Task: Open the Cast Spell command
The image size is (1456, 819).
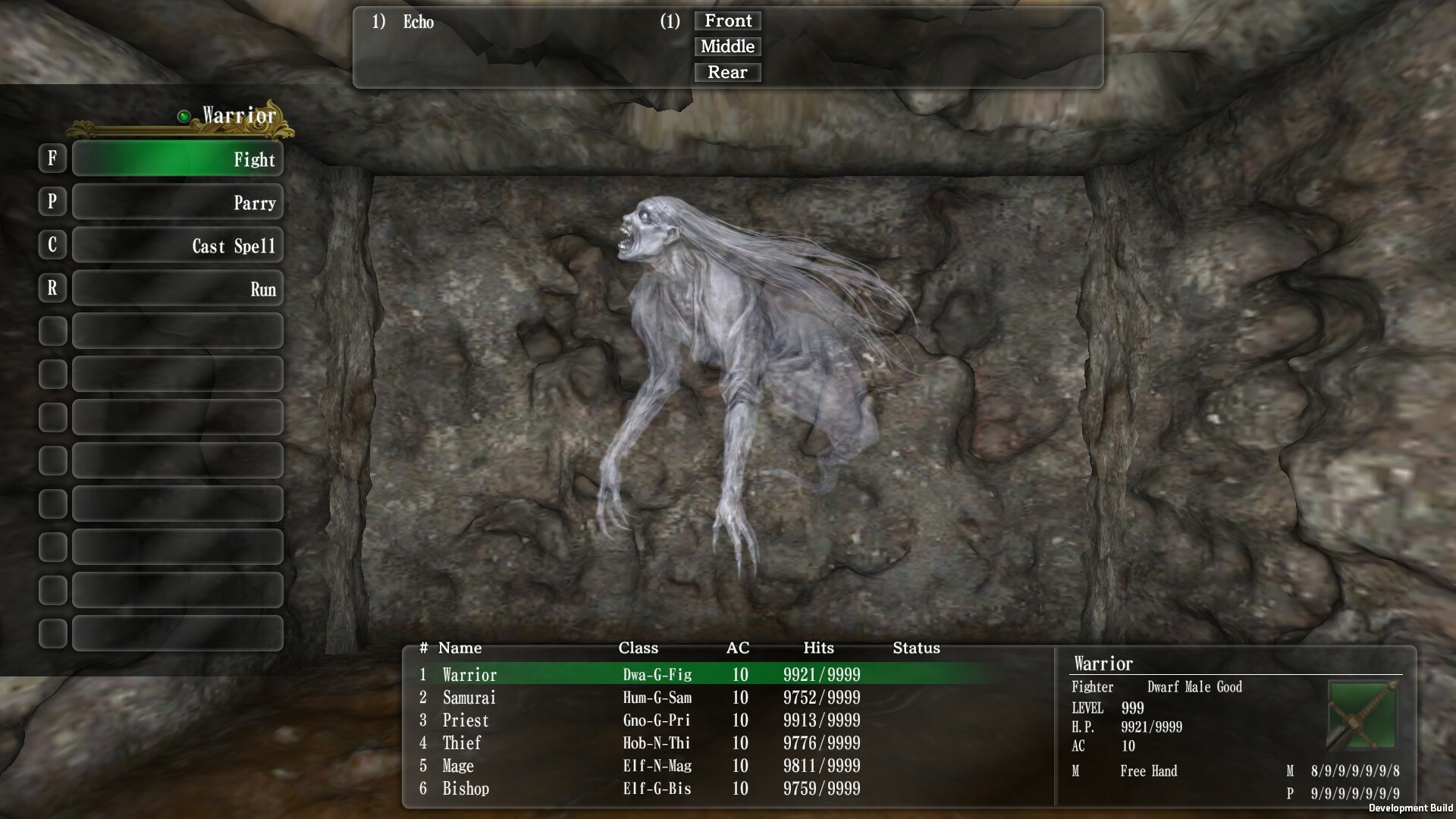Action: (x=177, y=245)
